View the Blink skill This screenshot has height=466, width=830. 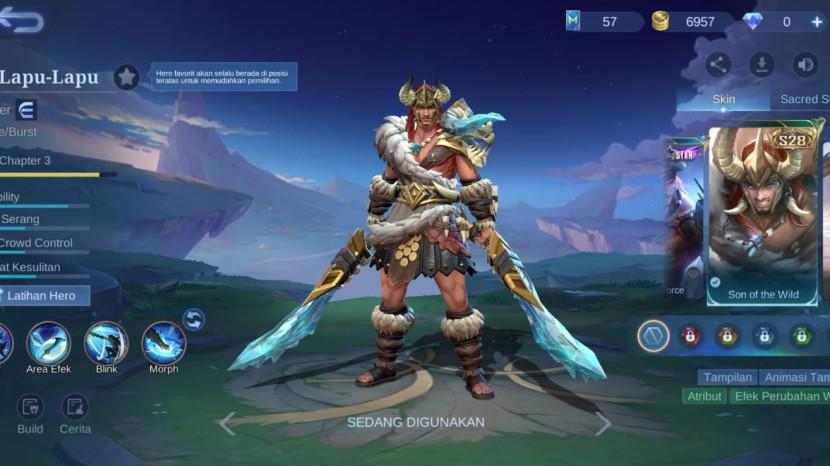point(106,343)
